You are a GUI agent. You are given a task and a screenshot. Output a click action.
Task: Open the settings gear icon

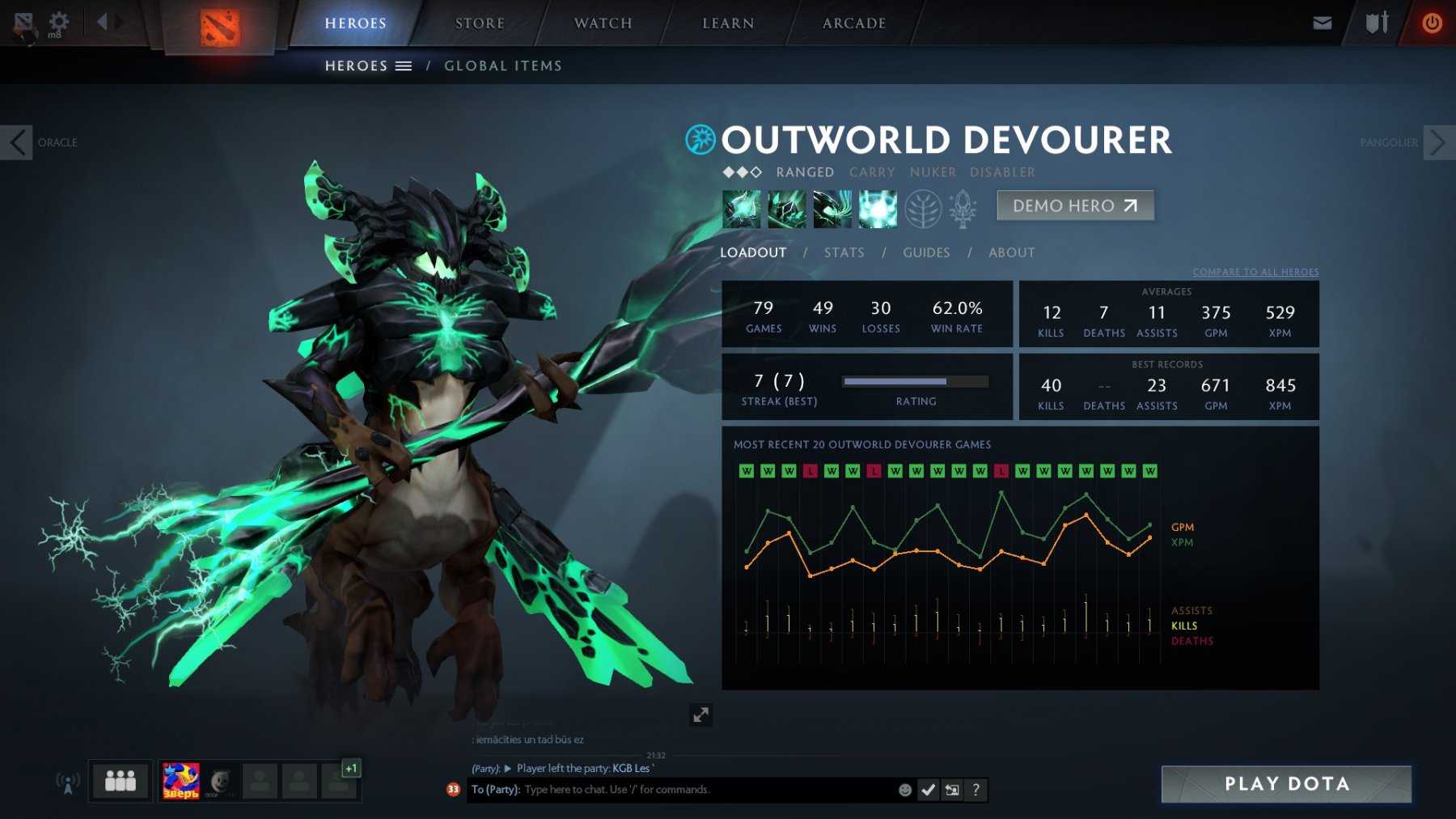[x=59, y=21]
